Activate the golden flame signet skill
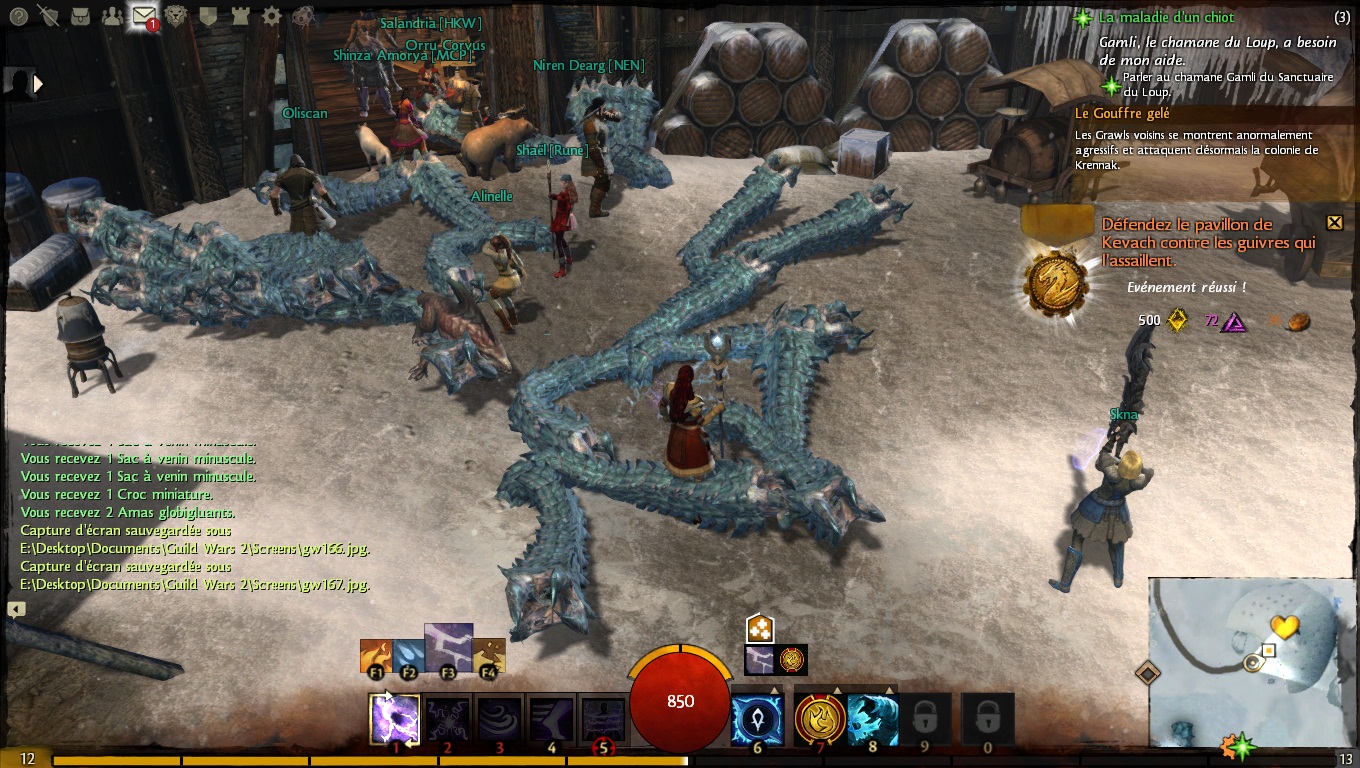The image size is (1360, 768). coord(820,719)
